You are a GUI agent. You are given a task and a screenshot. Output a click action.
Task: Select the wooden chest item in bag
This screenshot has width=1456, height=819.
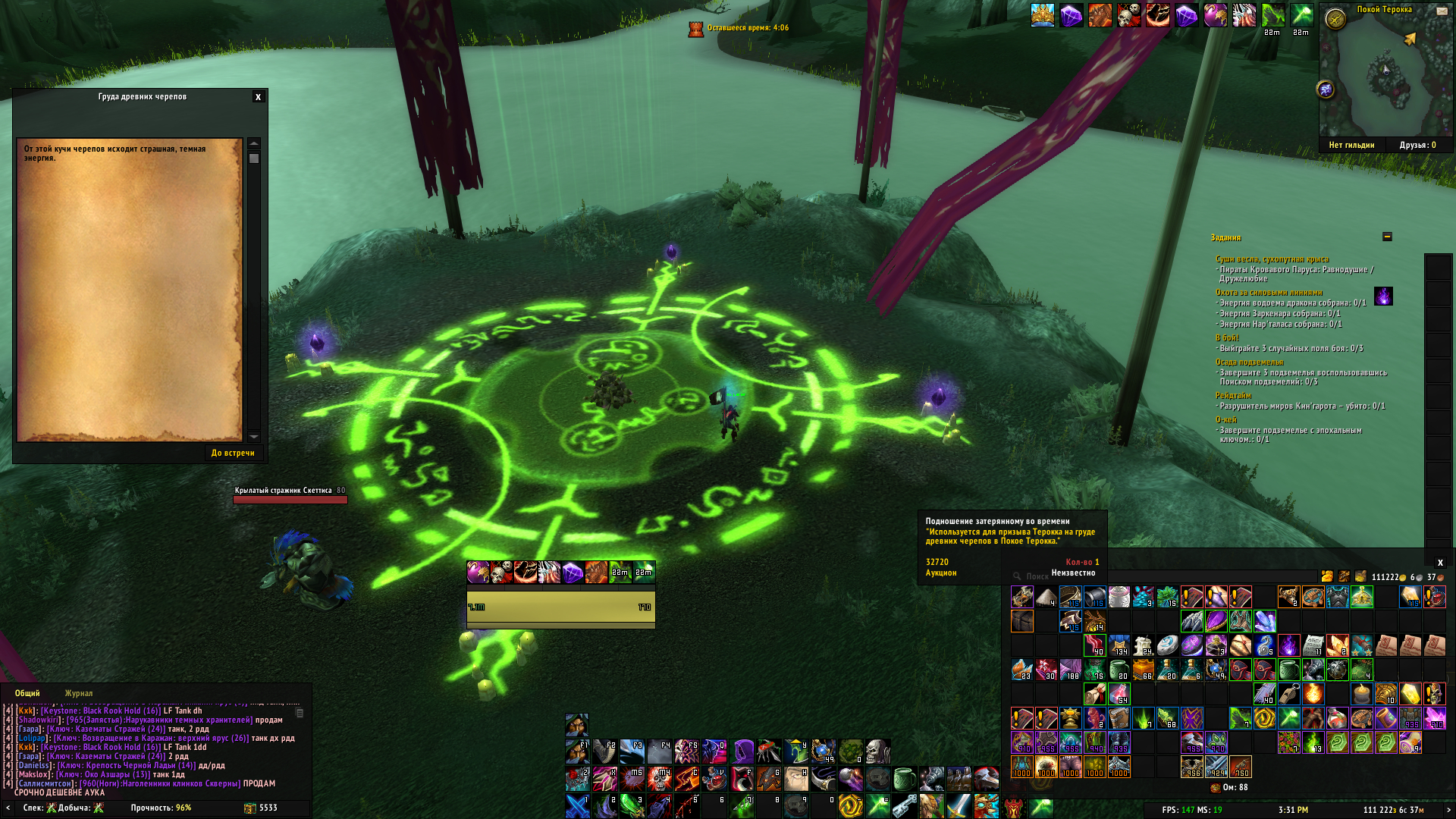(1021, 621)
